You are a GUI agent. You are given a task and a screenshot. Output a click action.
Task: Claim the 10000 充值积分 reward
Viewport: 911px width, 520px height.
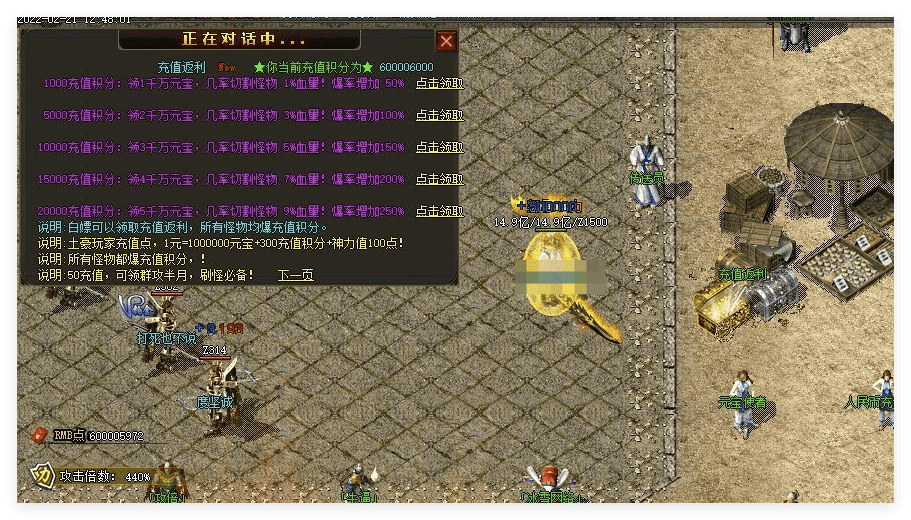(x=439, y=147)
